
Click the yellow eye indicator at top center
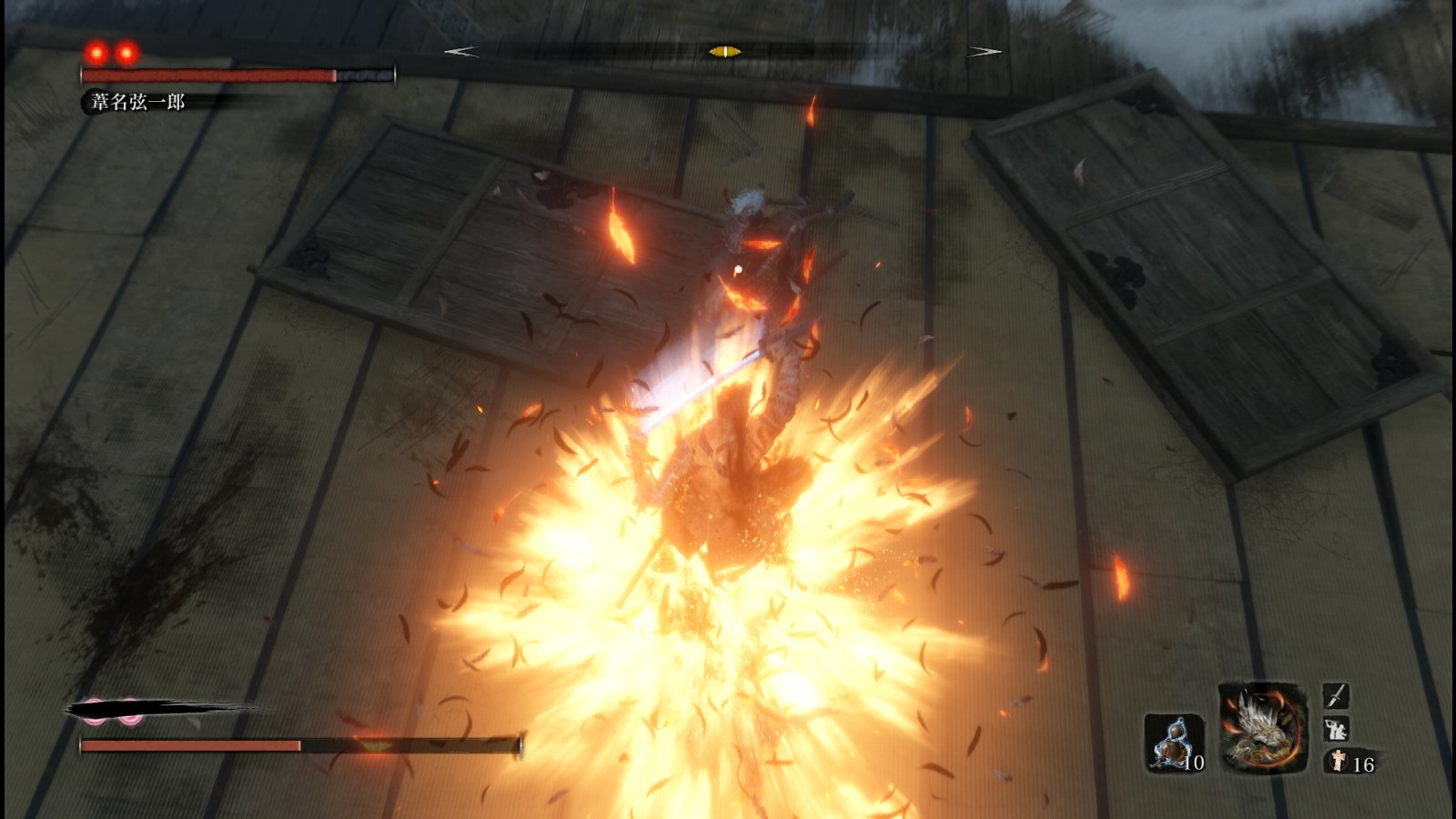point(725,53)
